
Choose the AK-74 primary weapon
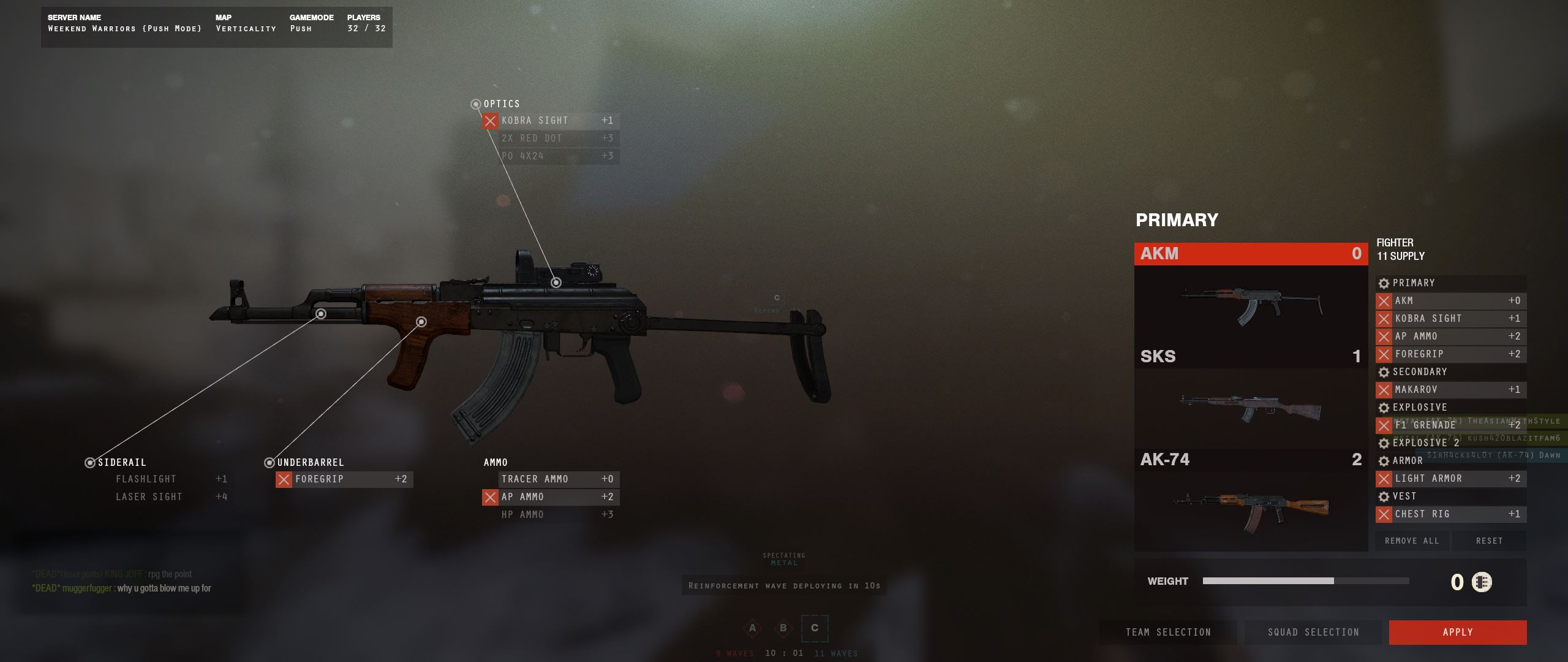click(x=1250, y=500)
